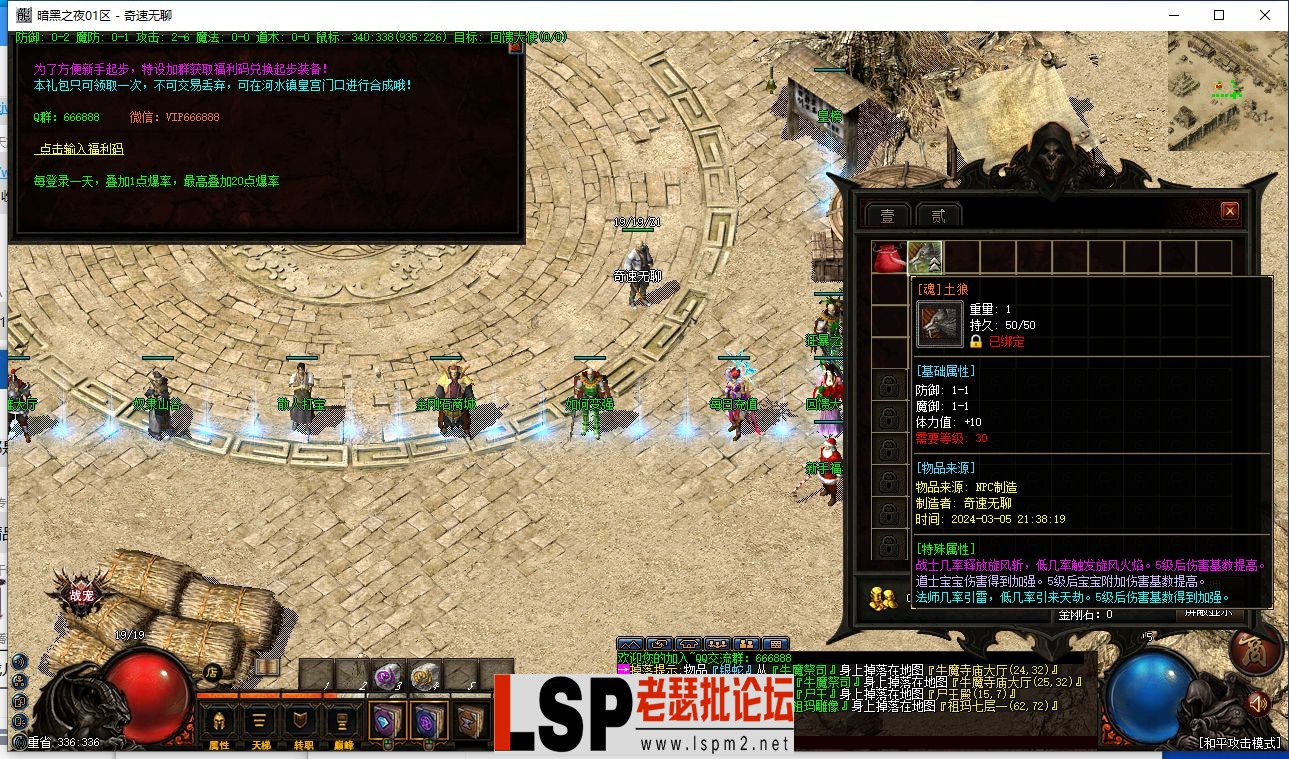This screenshot has height=759, width=1289.
Task: Click the trade exchange icon above the chat window
Action: point(659,644)
